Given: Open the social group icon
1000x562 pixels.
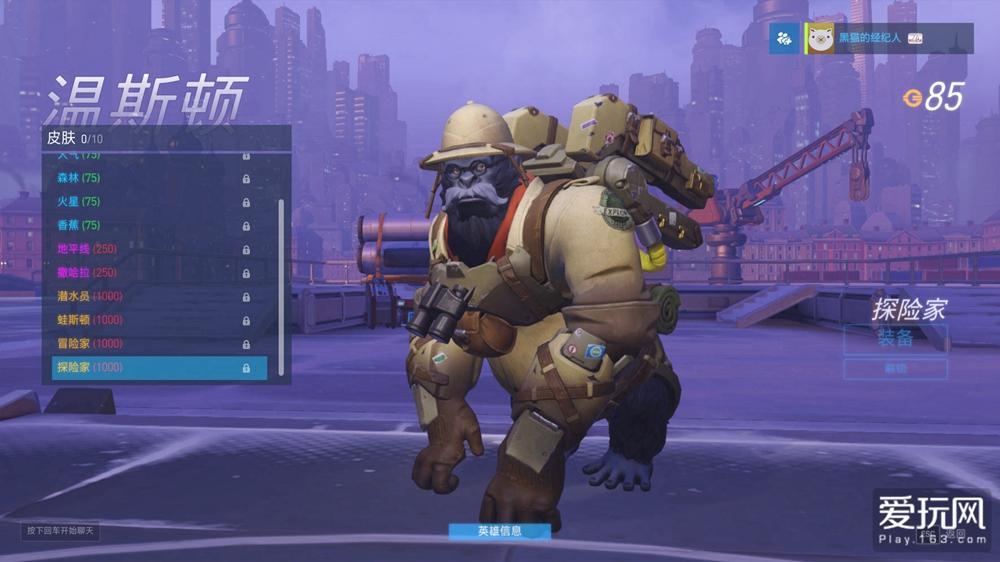Looking at the screenshot, I should [x=784, y=38].
